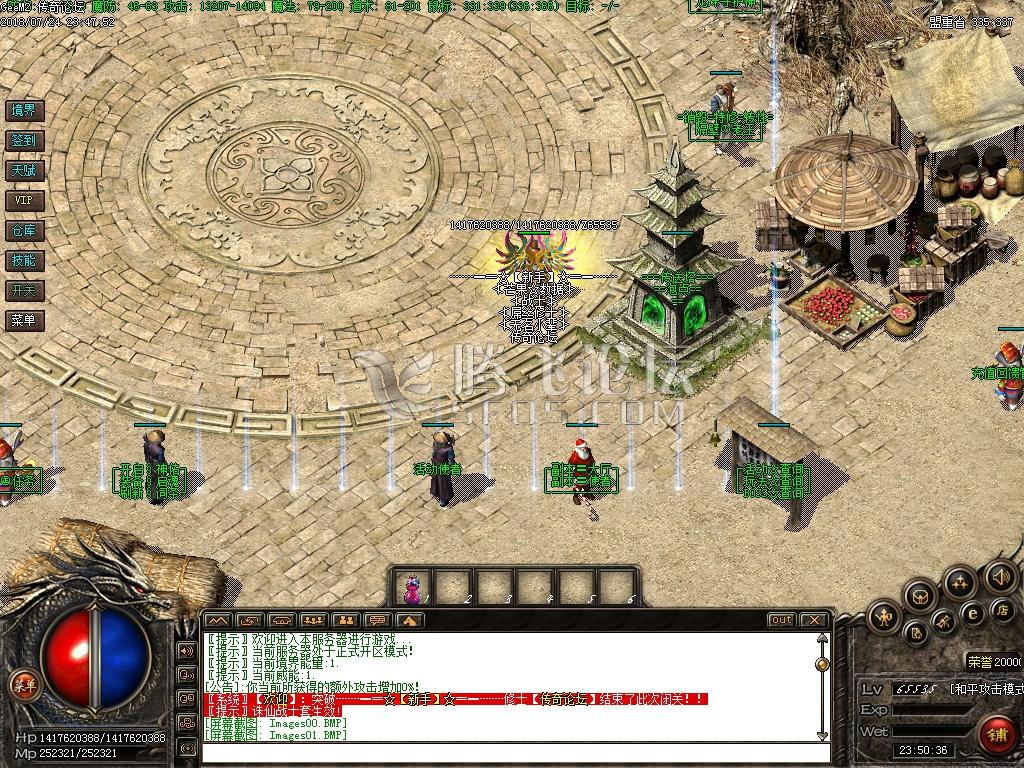Screen dimensions: 1024x768
Task: Open the character figure round icon
Action: point(884,617)
